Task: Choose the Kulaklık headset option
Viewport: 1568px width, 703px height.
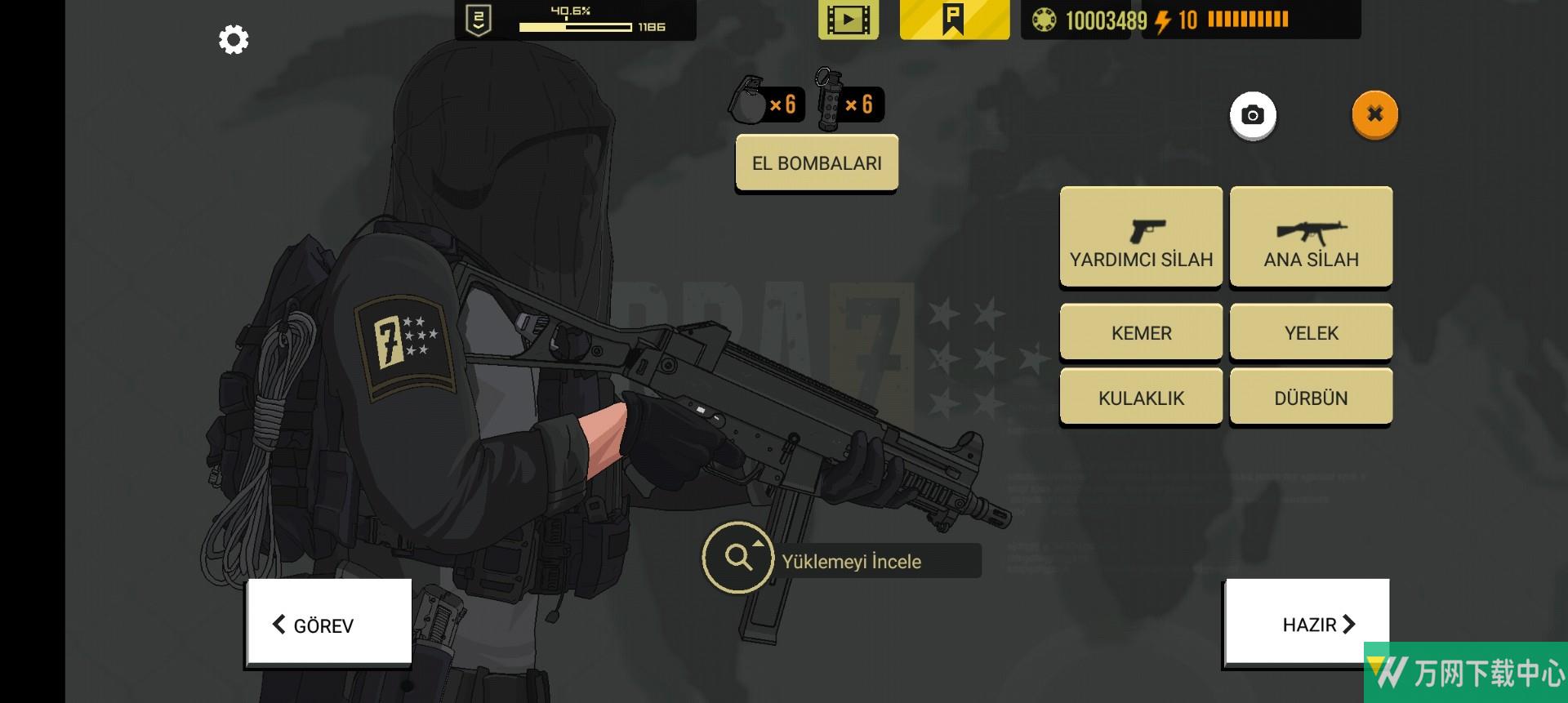Action: coord(1141,398)
